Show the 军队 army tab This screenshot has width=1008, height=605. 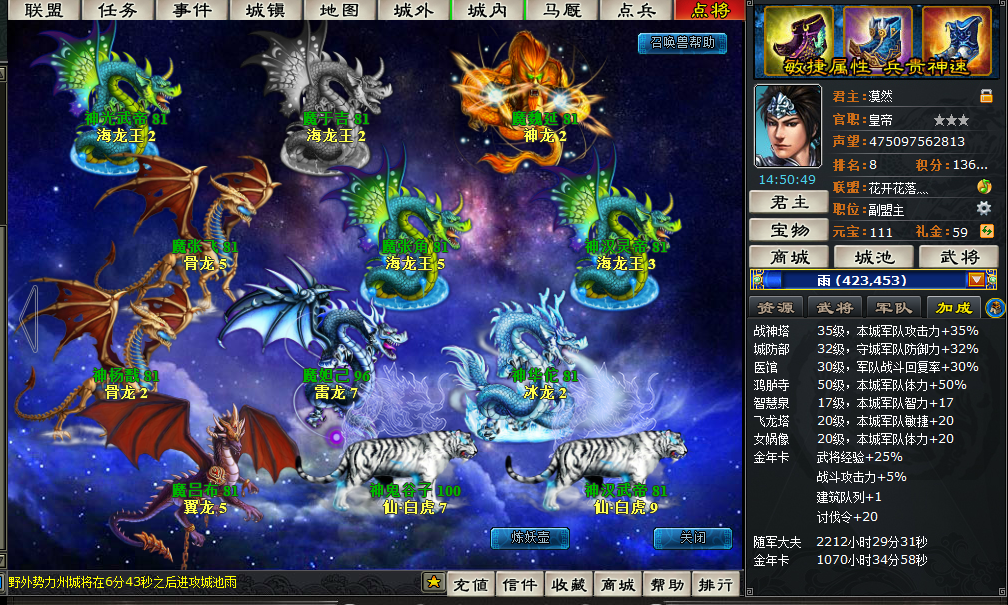(893, 307)
